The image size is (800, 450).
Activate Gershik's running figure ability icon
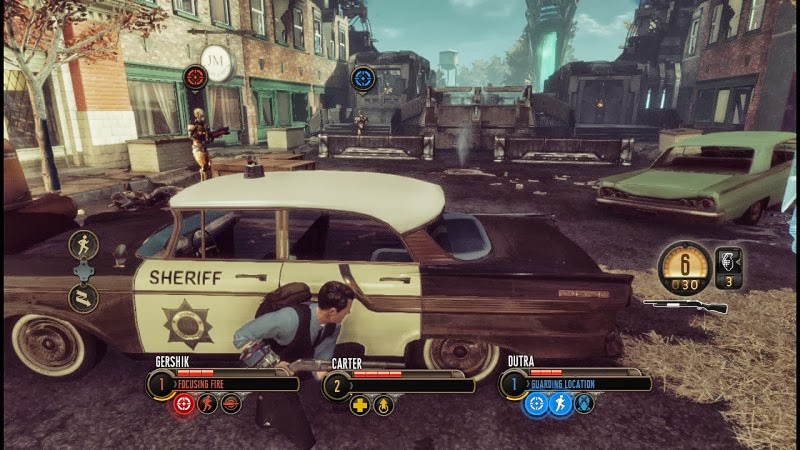click(207, 404)
